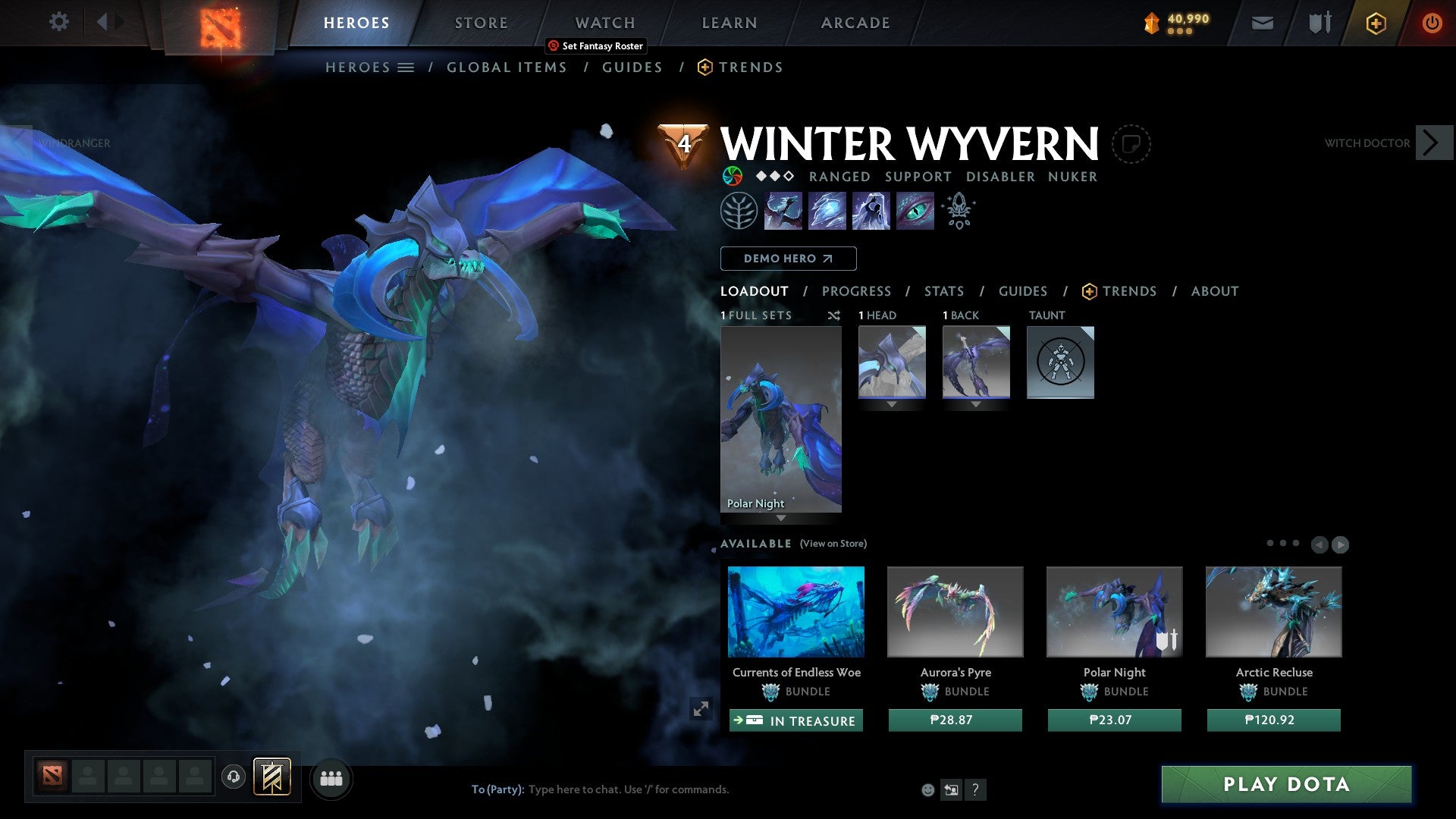
Task: Toggle the shuffle icon next to Full Sets
Action: click(x=834, y=315)
